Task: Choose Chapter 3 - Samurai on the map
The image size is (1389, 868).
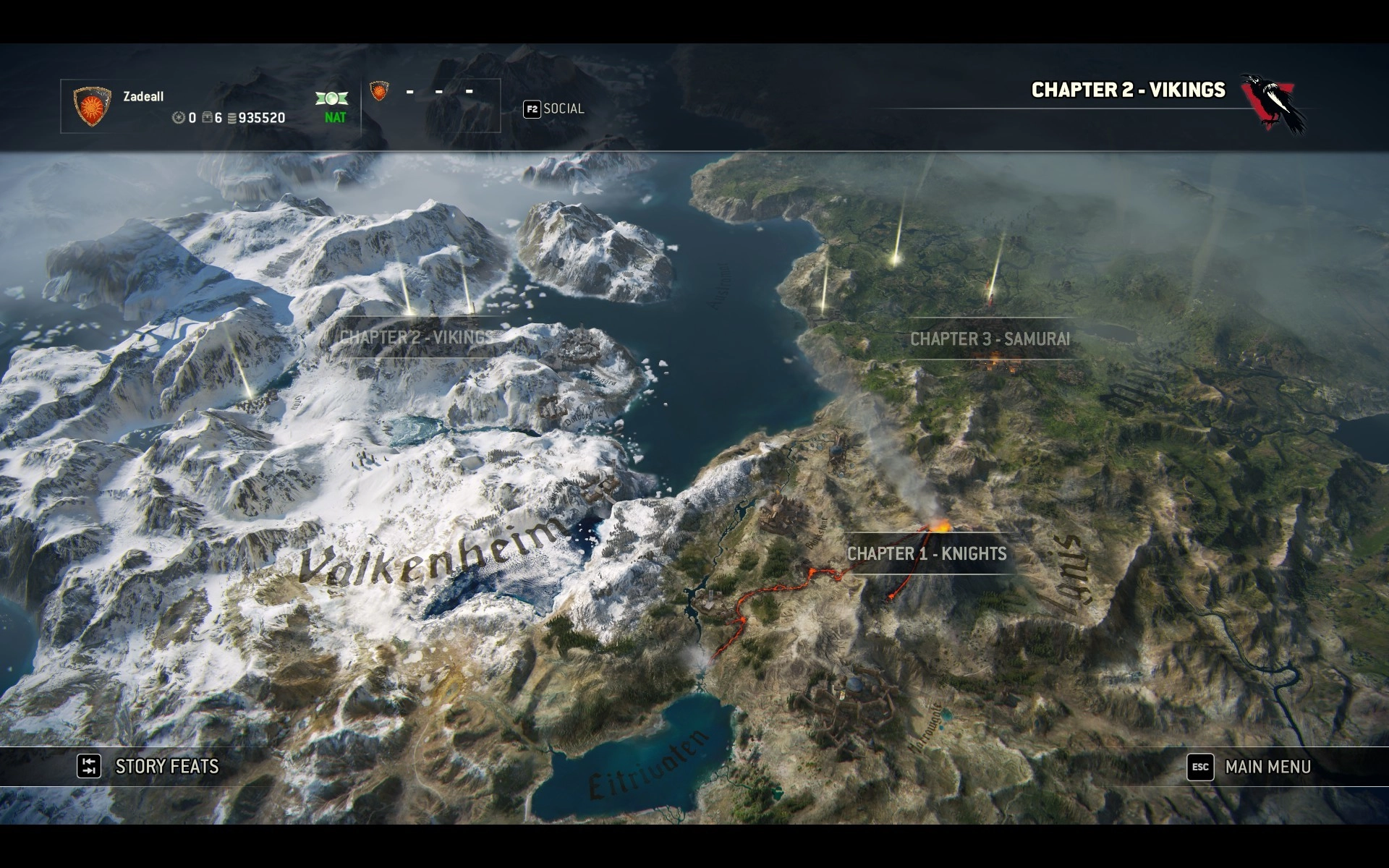Action: [990, 339]
